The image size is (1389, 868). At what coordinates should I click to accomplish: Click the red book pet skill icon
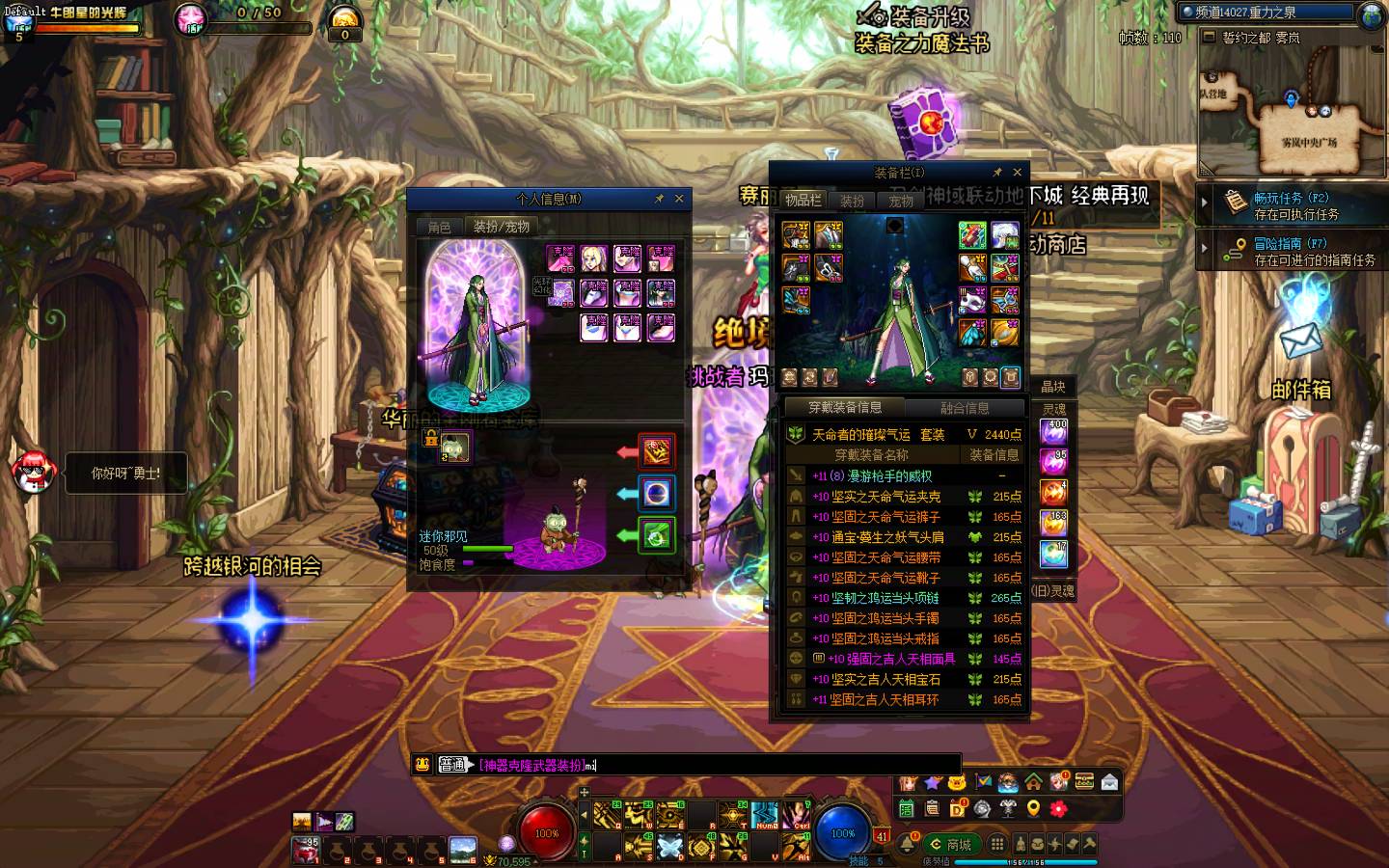657,450
